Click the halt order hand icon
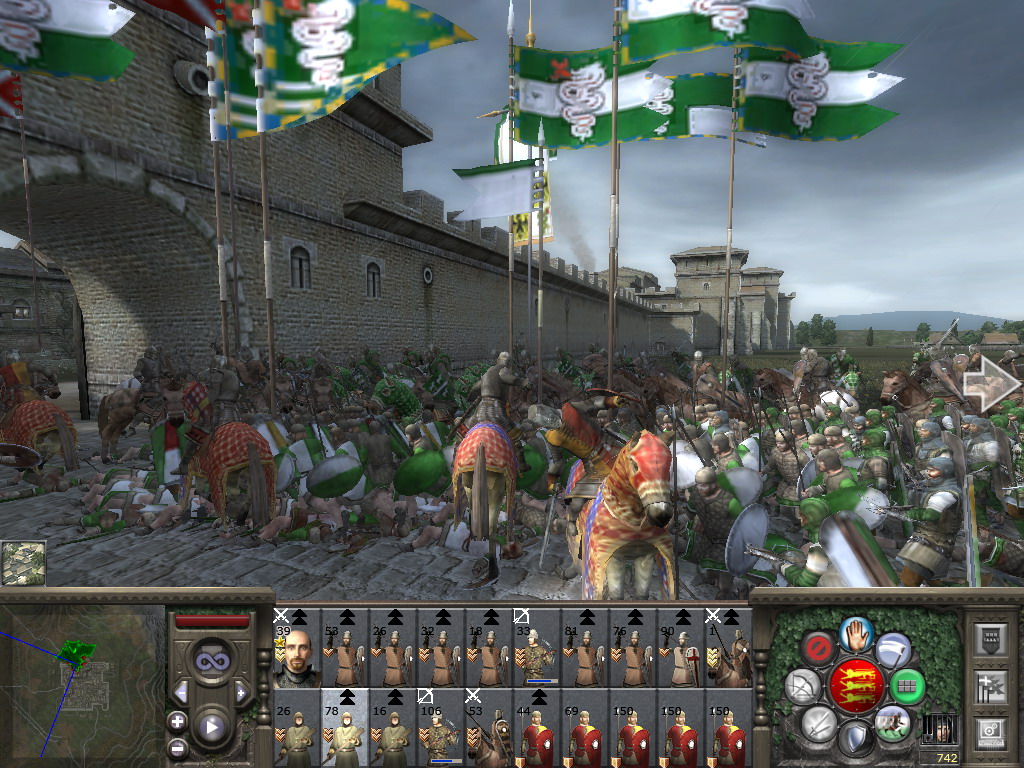 [856, 633]
